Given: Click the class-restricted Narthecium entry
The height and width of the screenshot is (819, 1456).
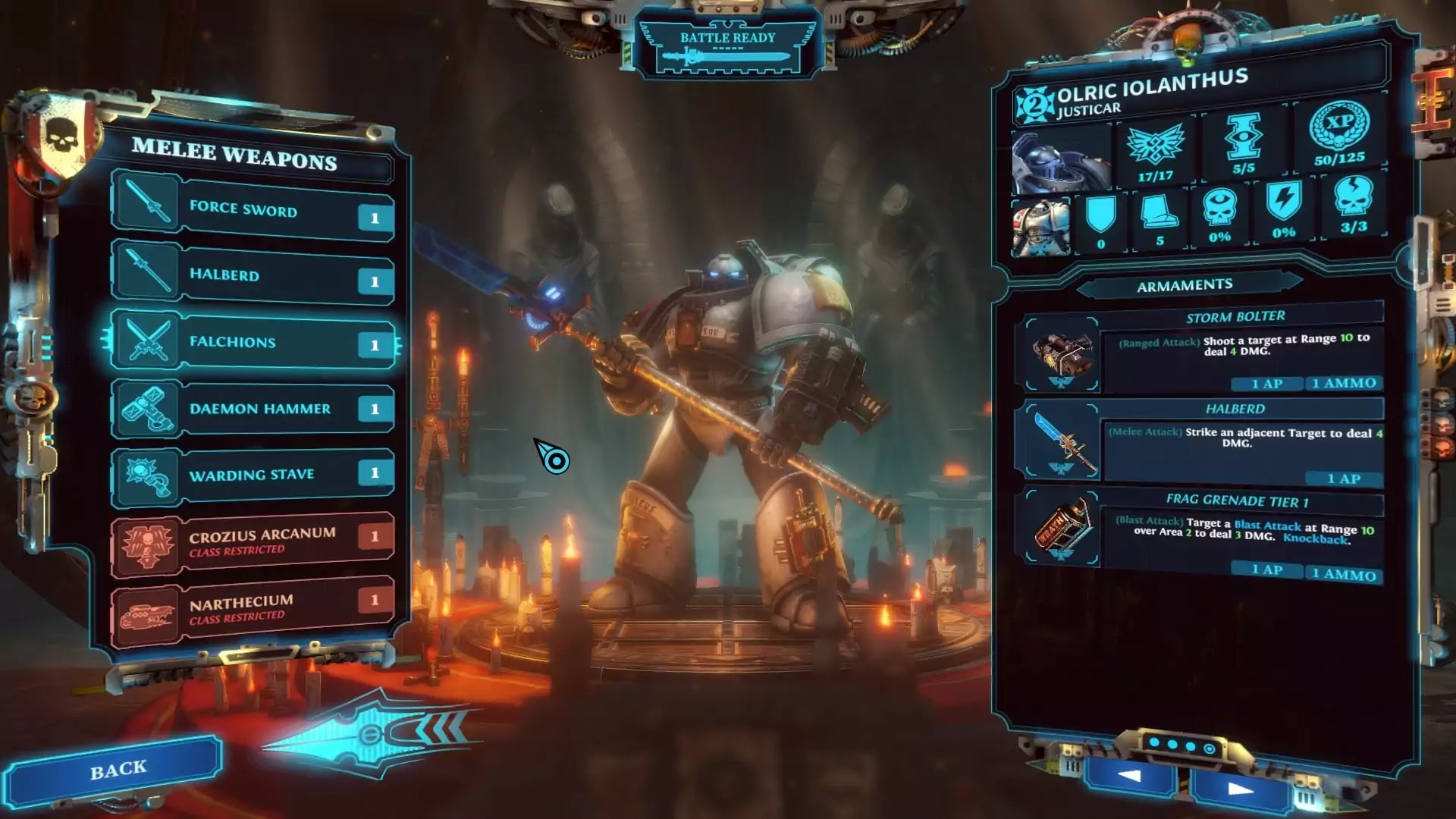Looking at the screenshot, I should tap(254, 608).
